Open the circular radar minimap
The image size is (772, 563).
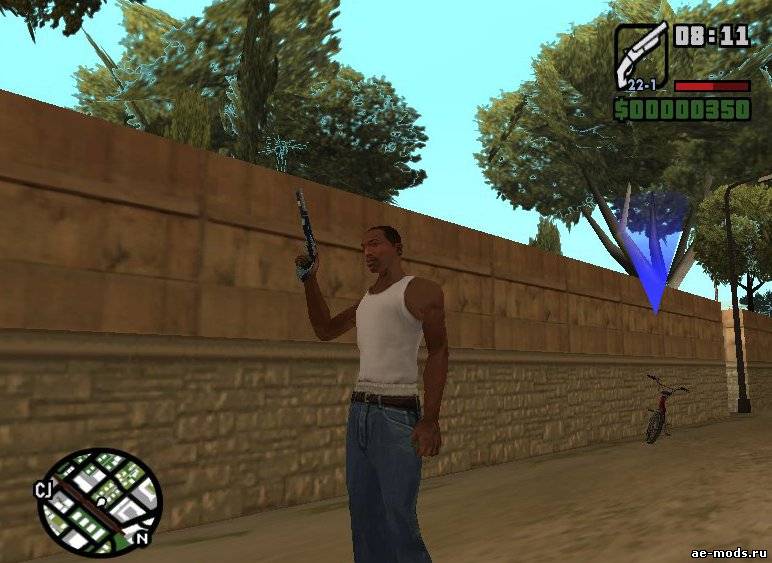click(x=99, y=502)
